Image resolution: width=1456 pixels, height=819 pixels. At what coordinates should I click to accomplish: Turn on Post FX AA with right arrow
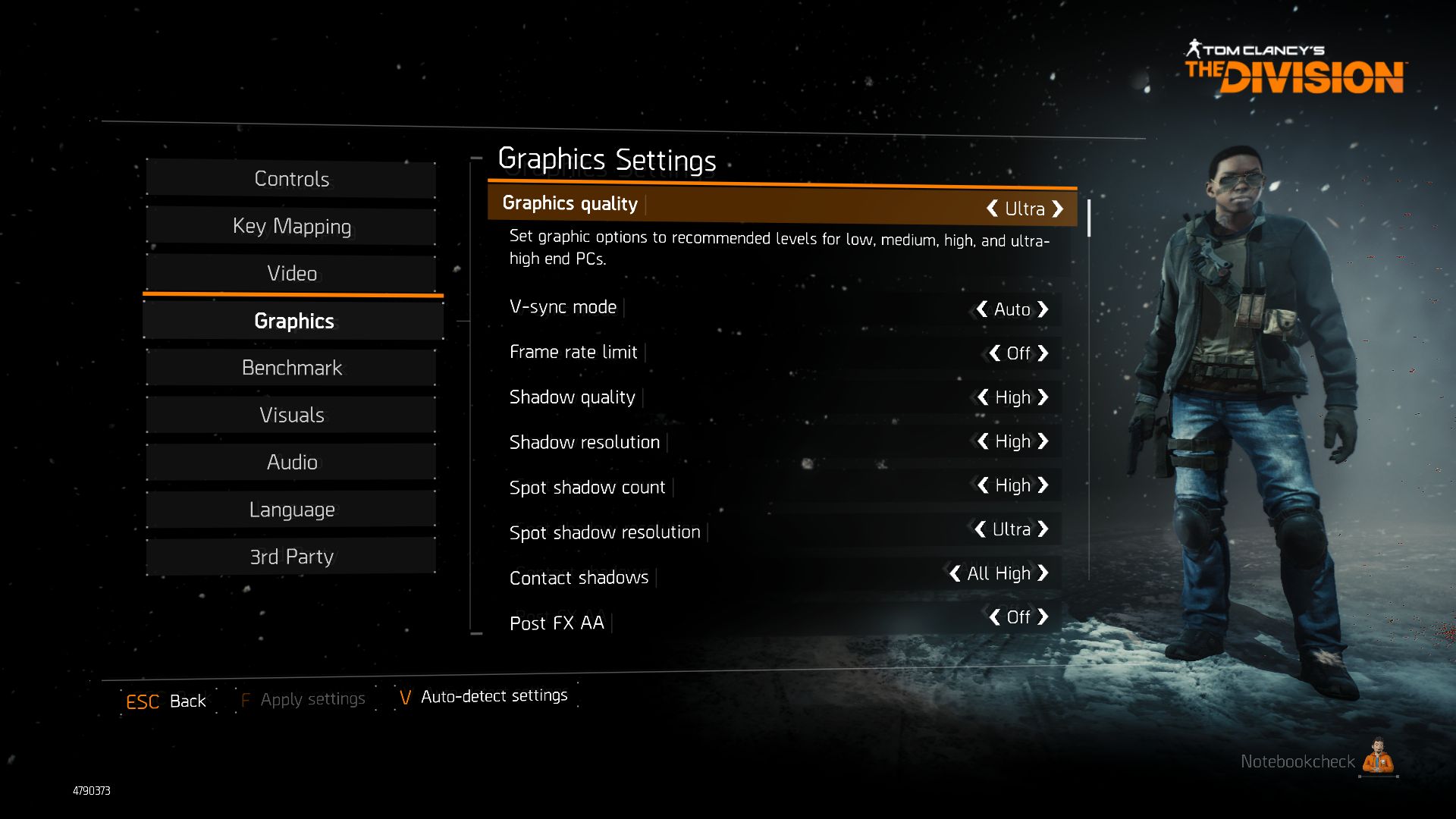[1043, 617]
